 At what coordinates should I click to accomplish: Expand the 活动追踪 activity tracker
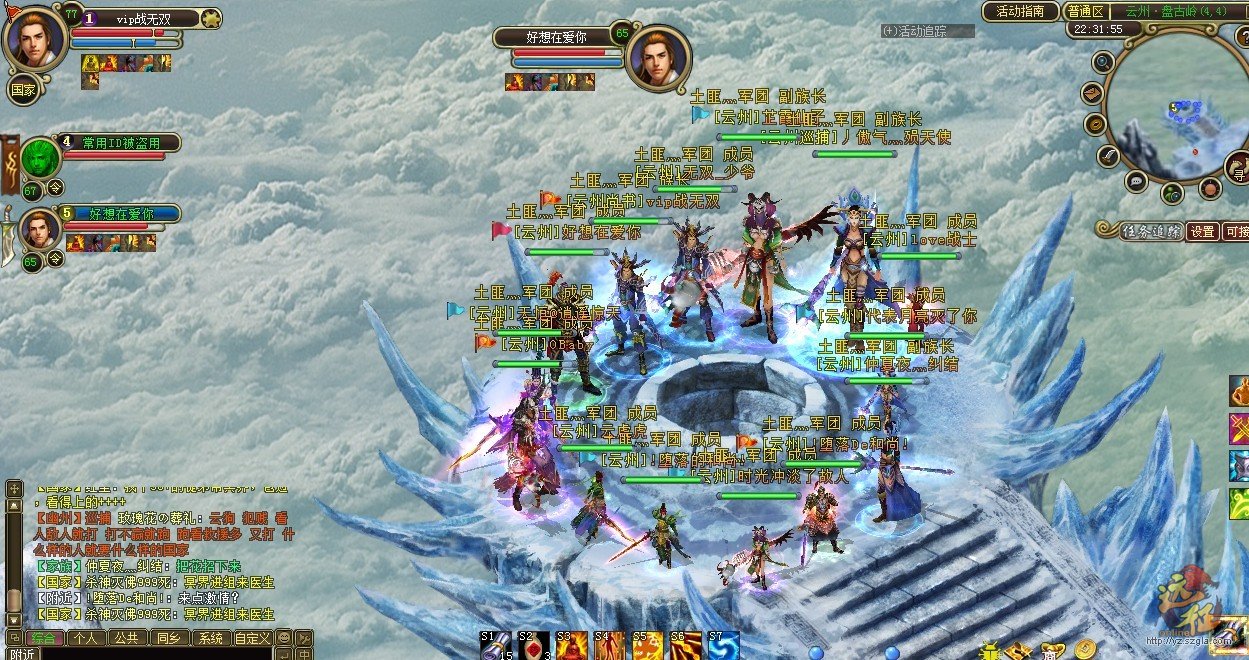pos(927,31)
